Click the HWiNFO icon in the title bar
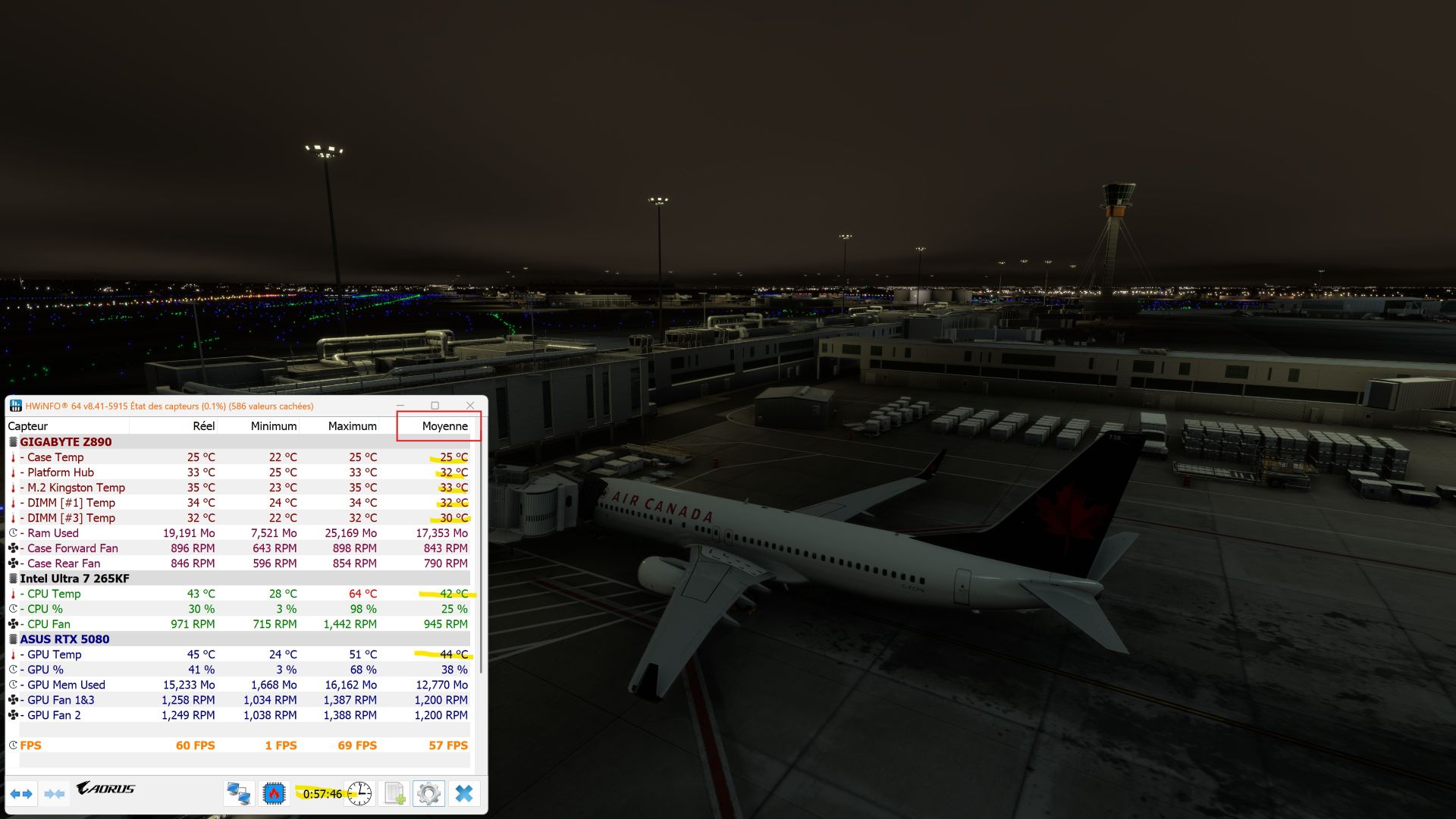 [16, 406]
